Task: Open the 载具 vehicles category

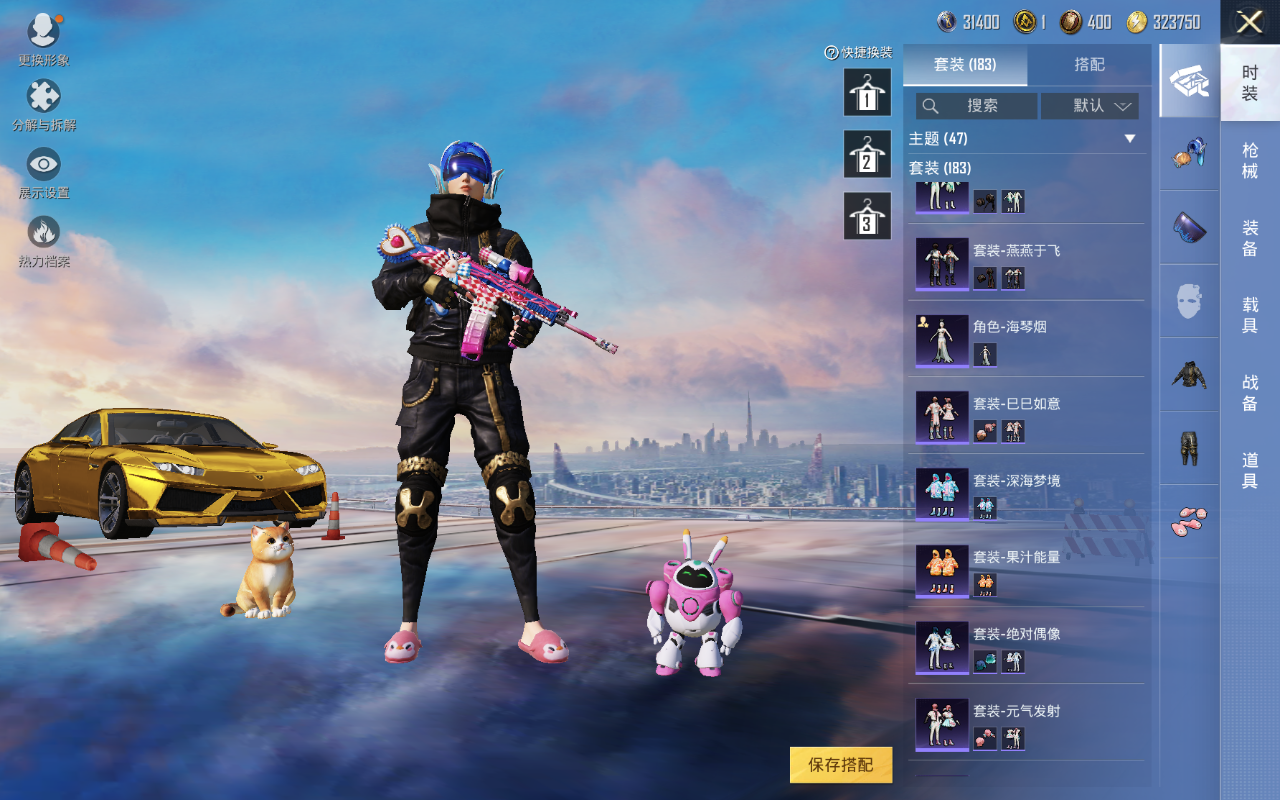Action: pos(1250,315)
